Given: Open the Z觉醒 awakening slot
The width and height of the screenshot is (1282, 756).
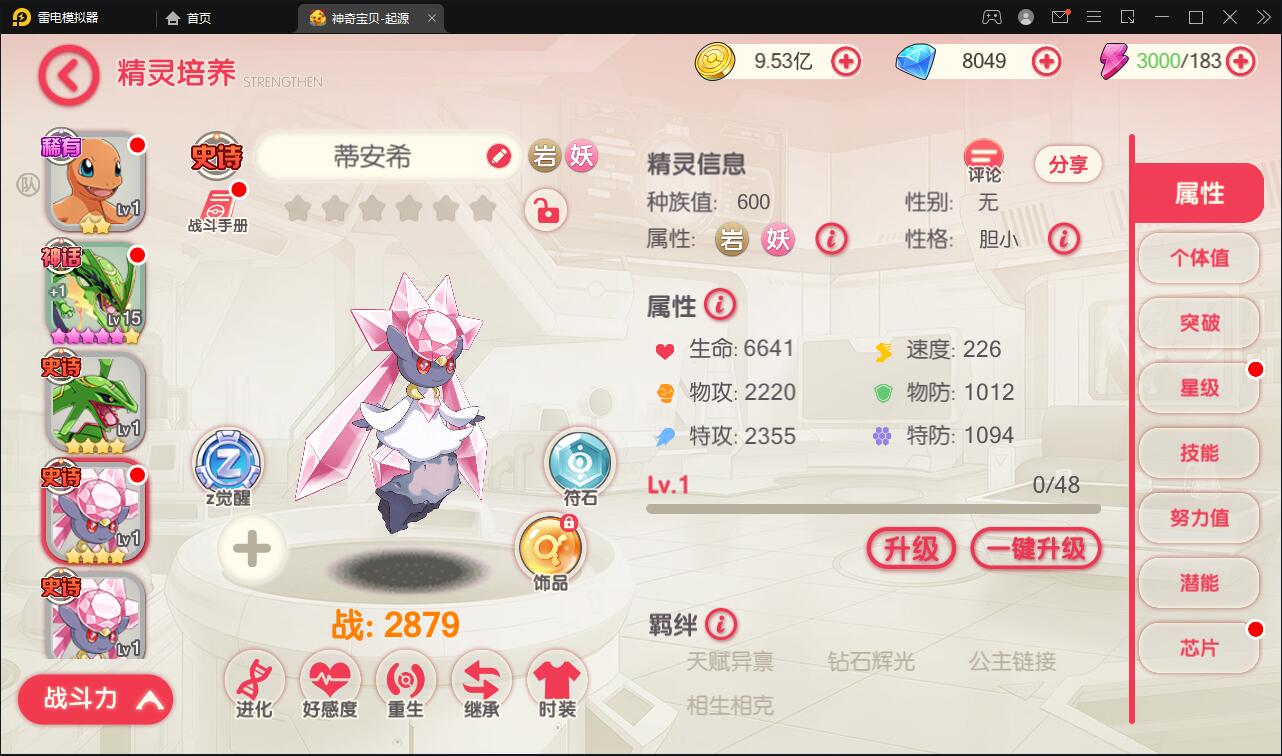Looking at the screenshot, I should [x=228, y=463].
